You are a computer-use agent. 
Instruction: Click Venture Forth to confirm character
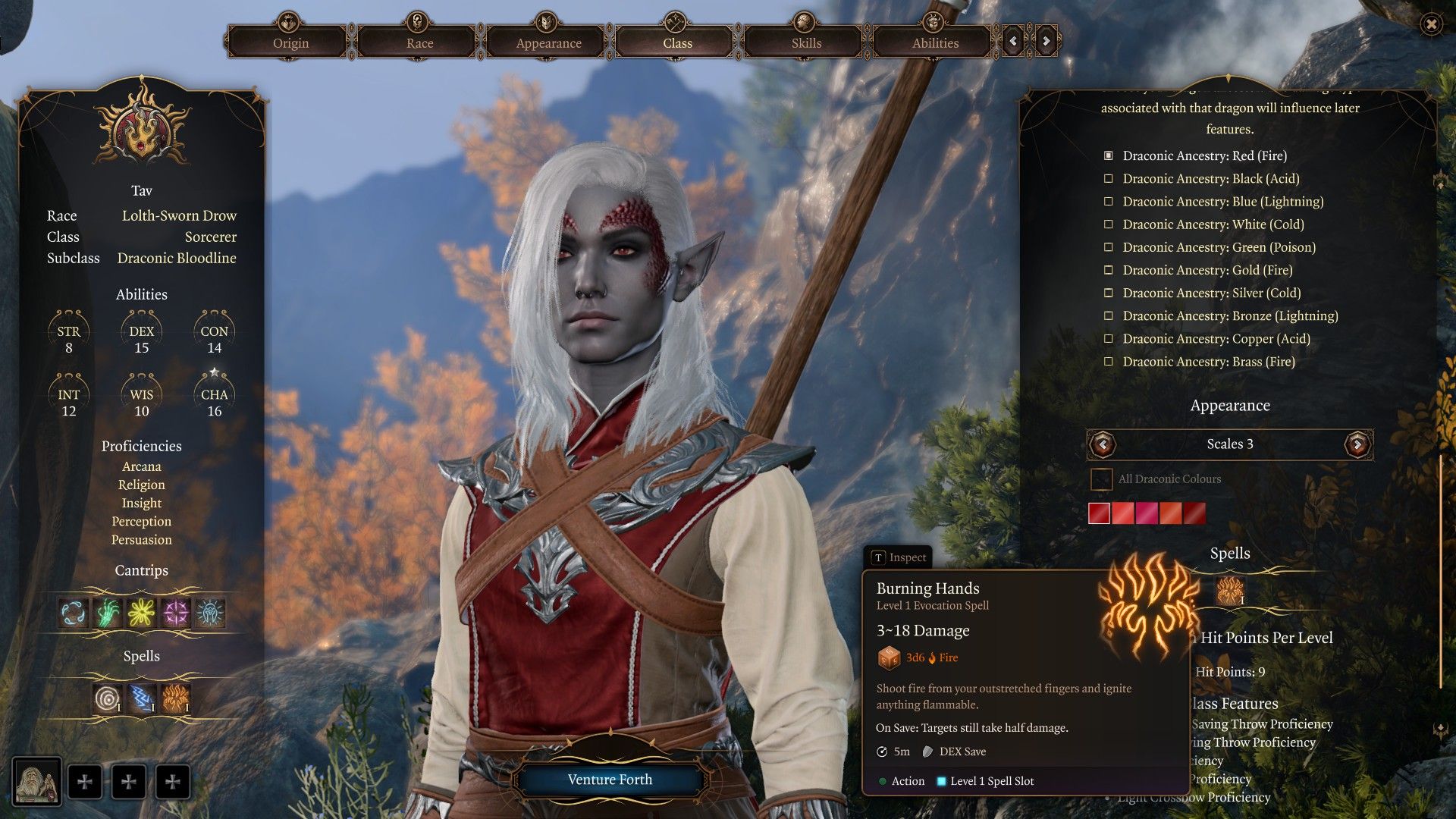610,780
